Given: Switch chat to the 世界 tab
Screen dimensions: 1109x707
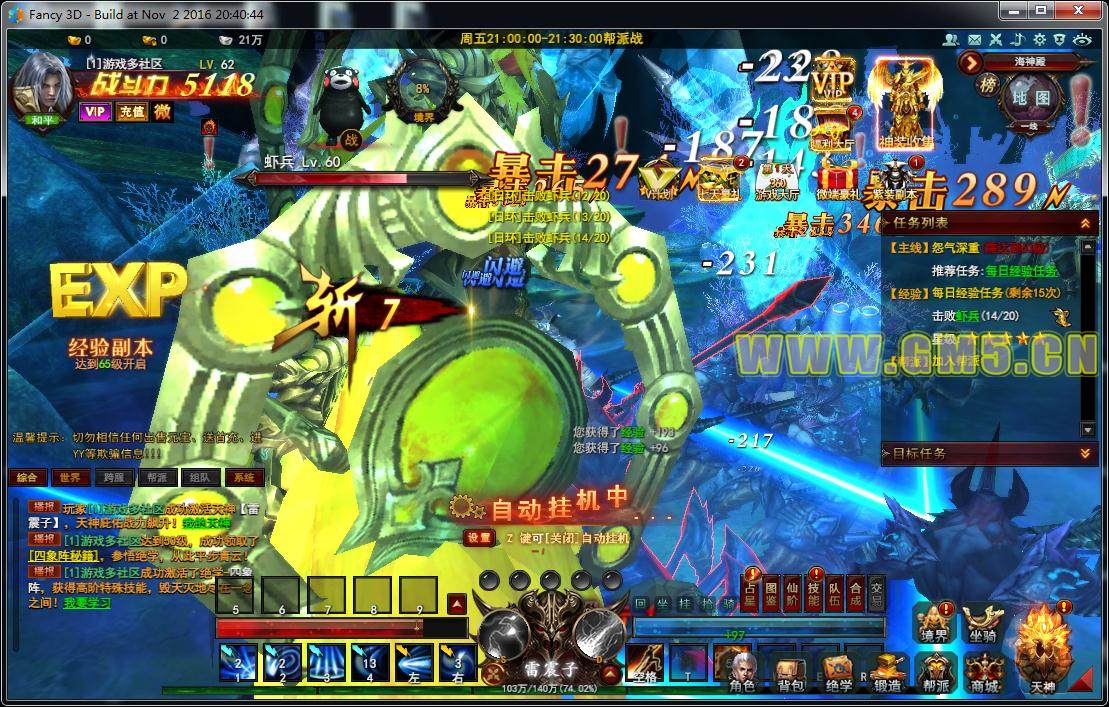Looking at the screenshot, I should pyautogui.click(x=68, y=478).
